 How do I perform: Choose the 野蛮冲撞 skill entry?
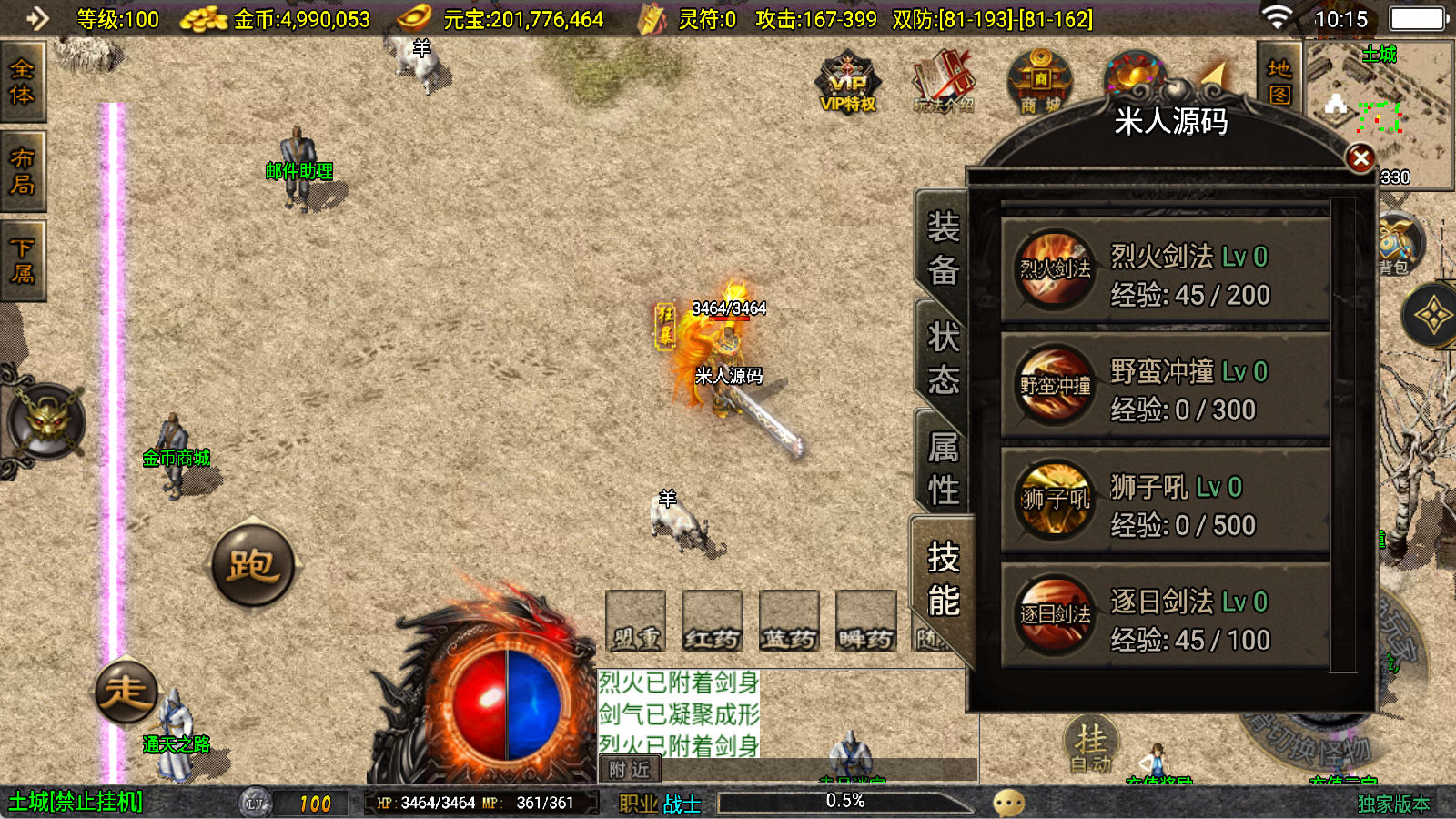[1165, 386]
